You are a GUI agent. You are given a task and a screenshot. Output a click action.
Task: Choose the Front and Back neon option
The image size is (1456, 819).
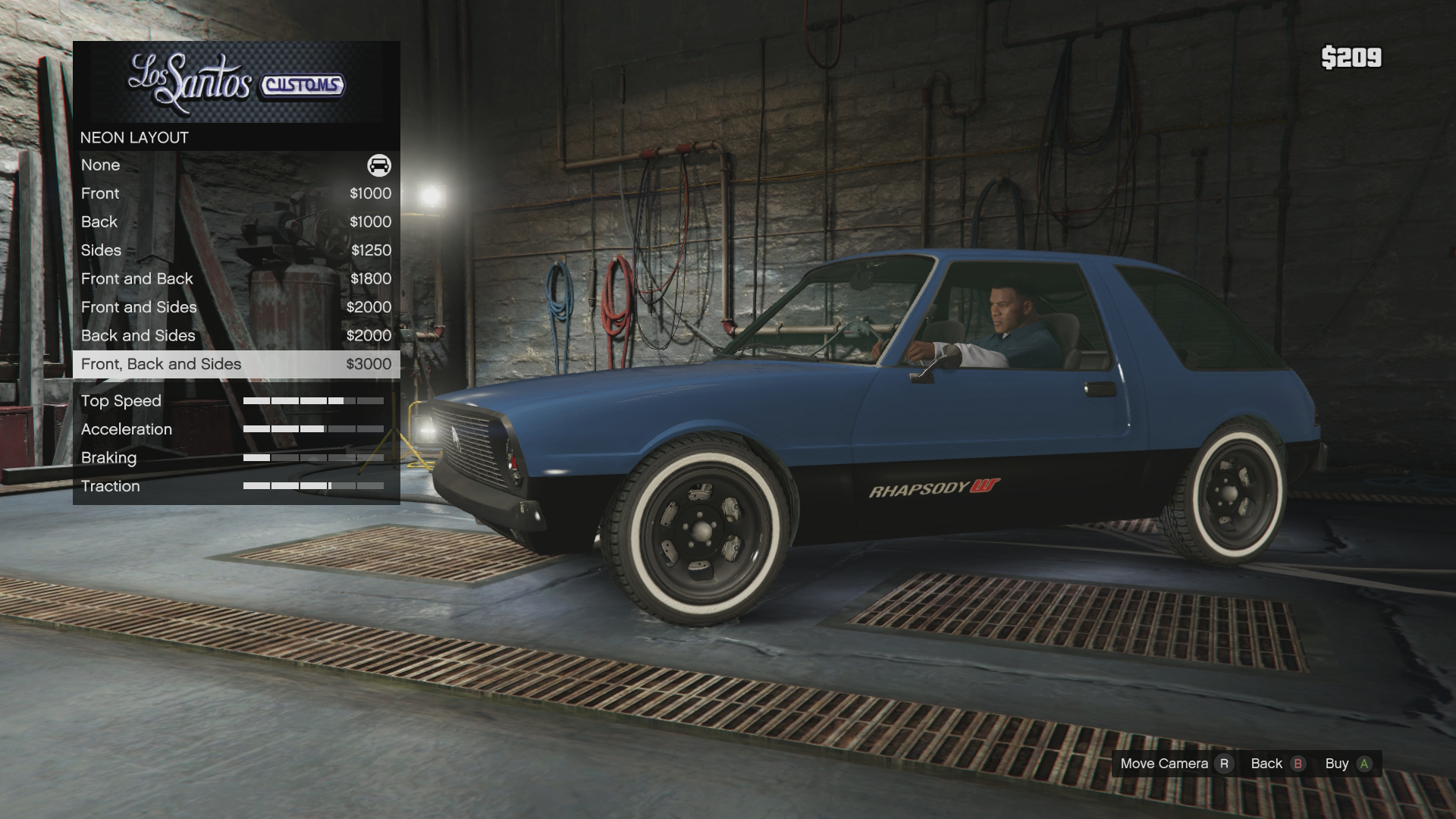coord(236,279)
